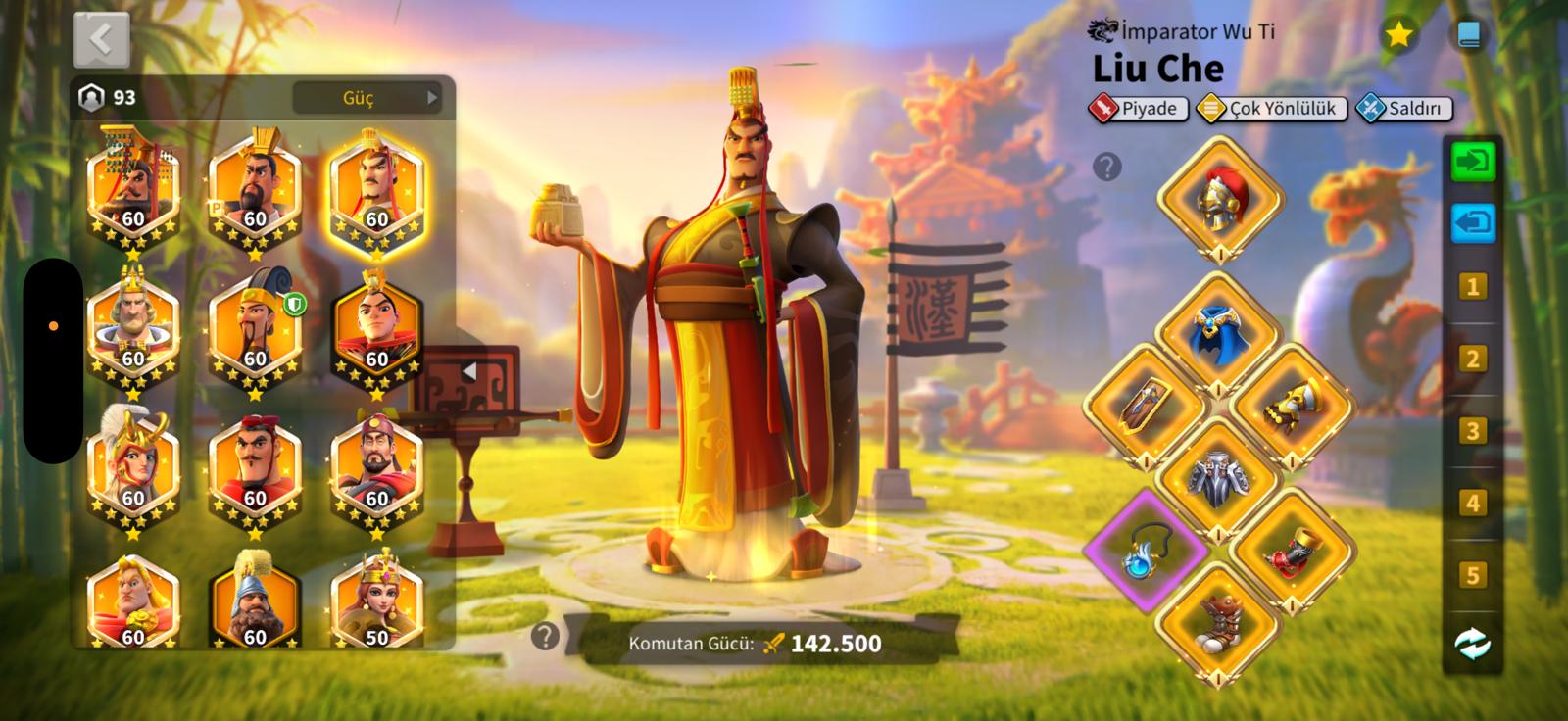
Task: Switch to equipment preset 3
Action: (x=1471, y=431)
